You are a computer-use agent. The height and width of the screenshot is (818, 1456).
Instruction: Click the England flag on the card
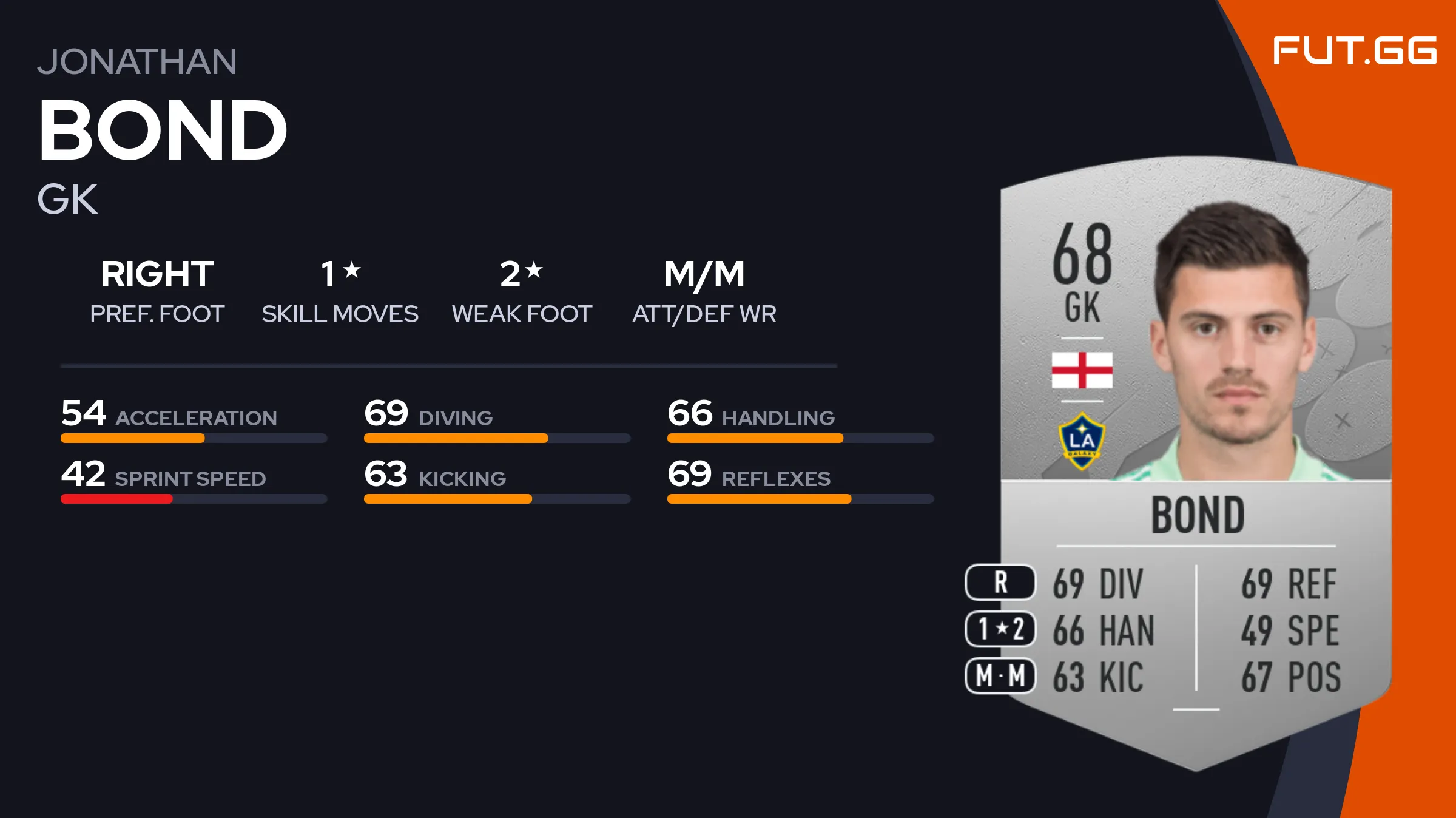coord(1082,370)
